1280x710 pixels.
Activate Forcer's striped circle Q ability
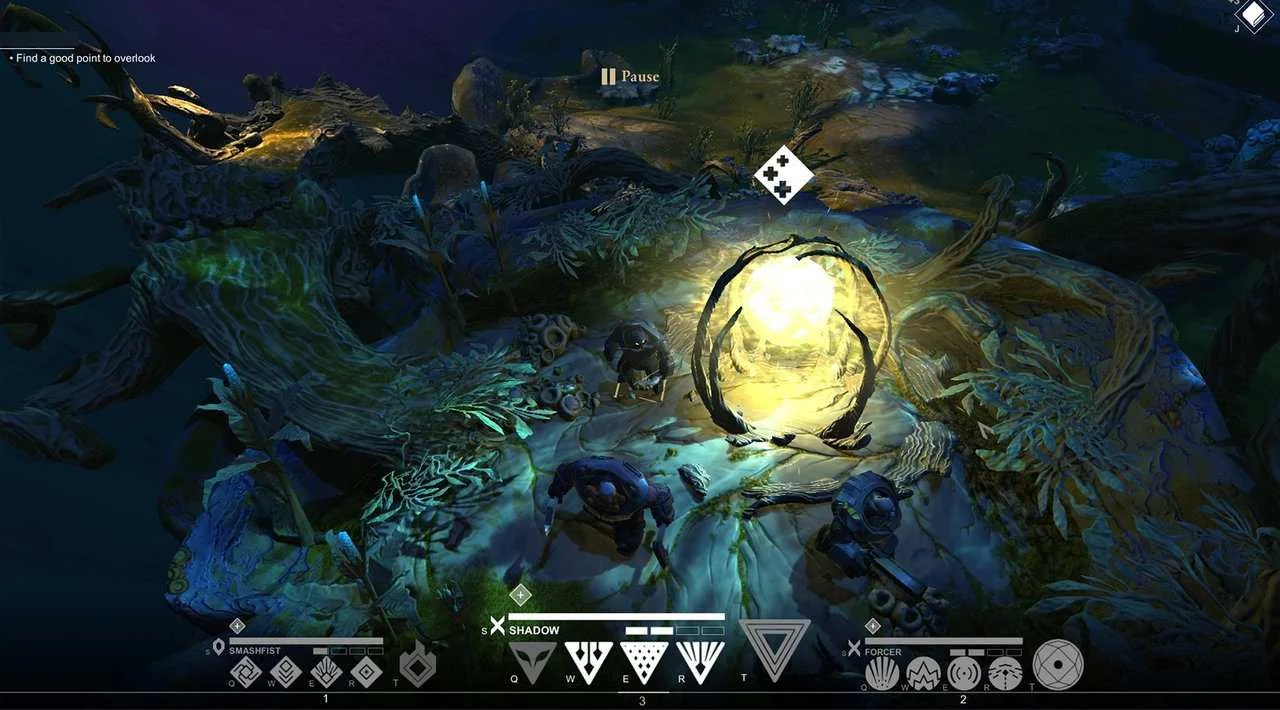click(882, 674)
